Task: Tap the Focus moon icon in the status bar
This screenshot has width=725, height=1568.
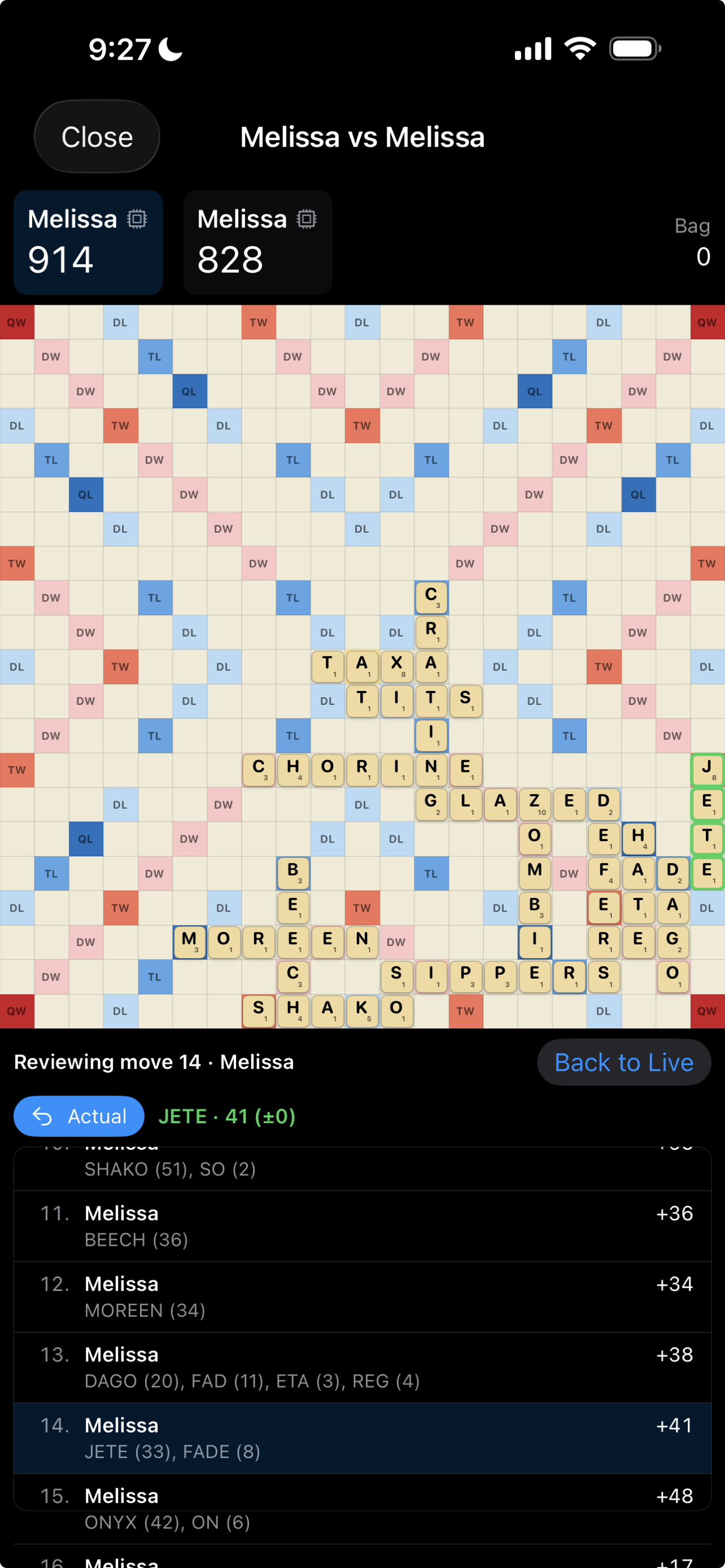Action: tap(169, 49)
